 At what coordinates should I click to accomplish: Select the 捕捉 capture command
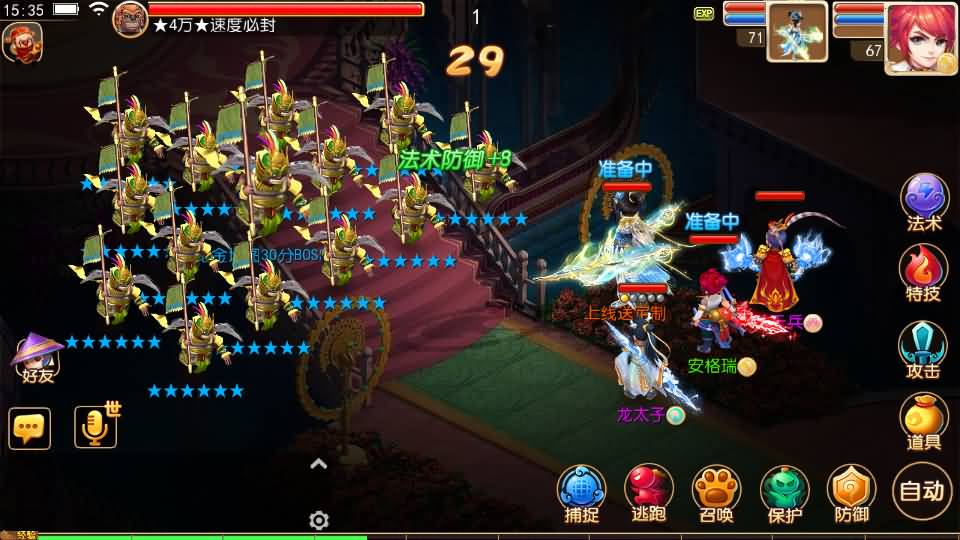pyautogui.click(x=582, y=492)
